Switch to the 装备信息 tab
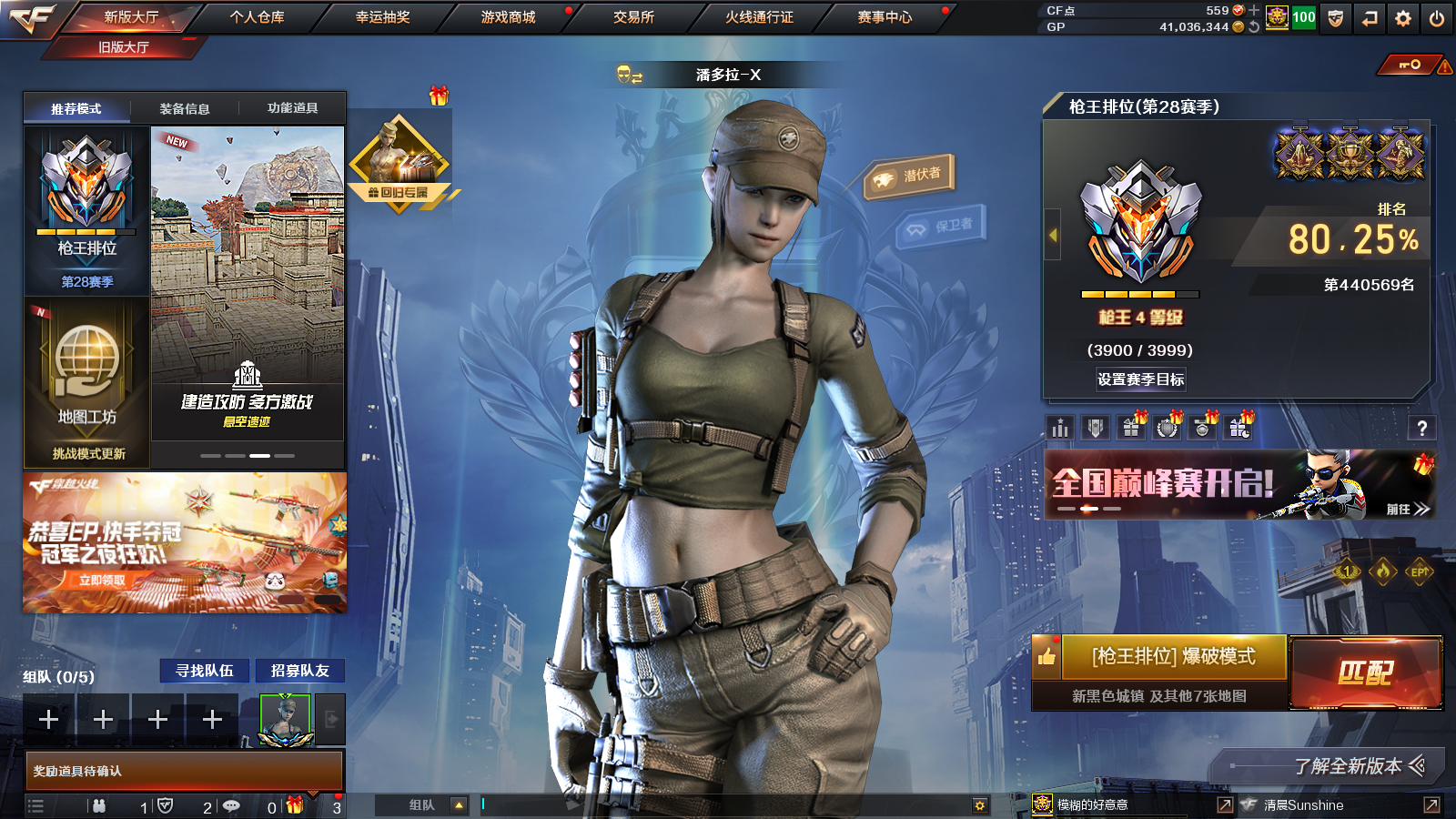This screenshot has width=1456, height=819. tap(185, 108)
